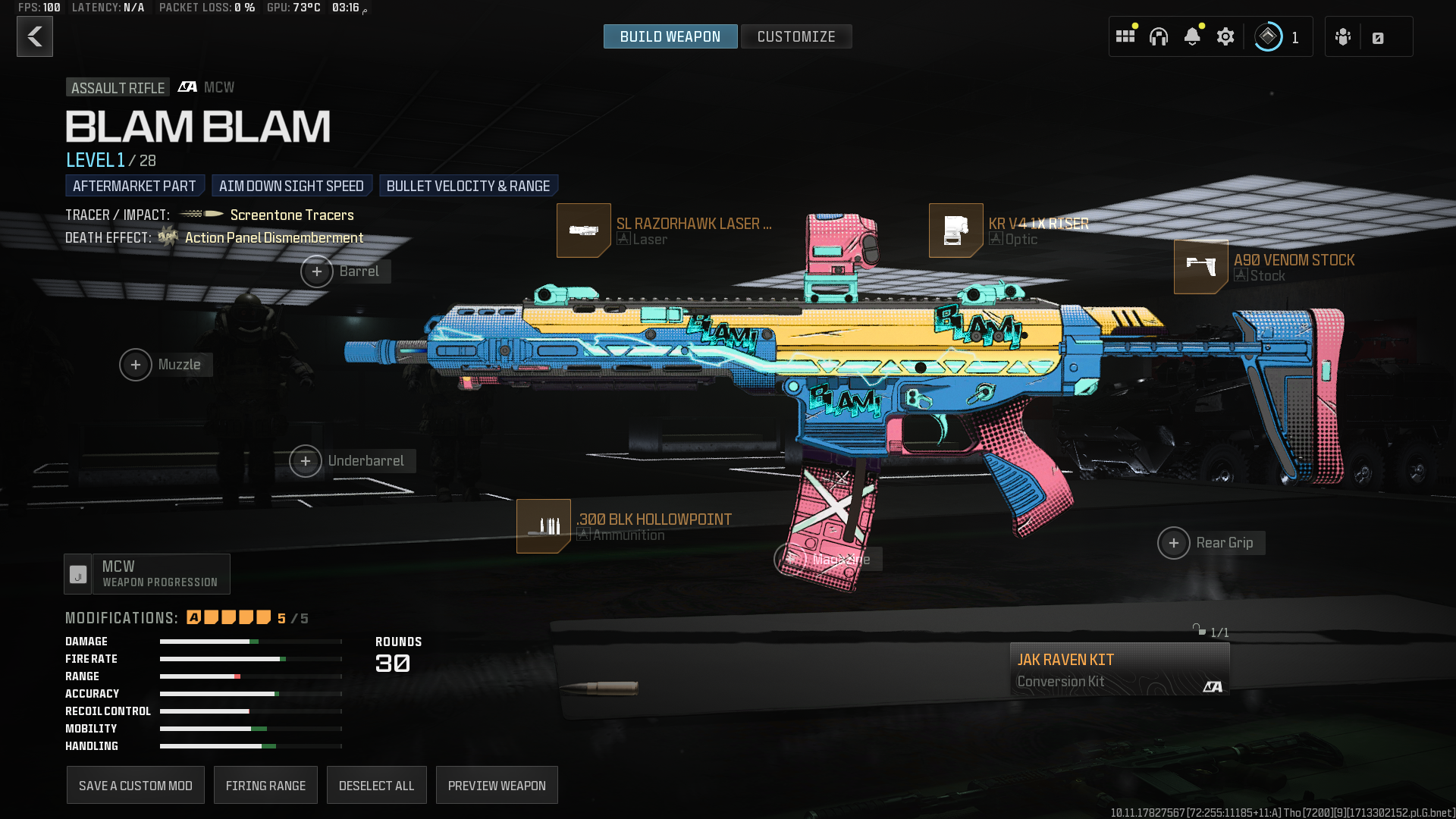Add a Barrel attachment
This screenshot has width=1456, height=819.
pos(317,271)
